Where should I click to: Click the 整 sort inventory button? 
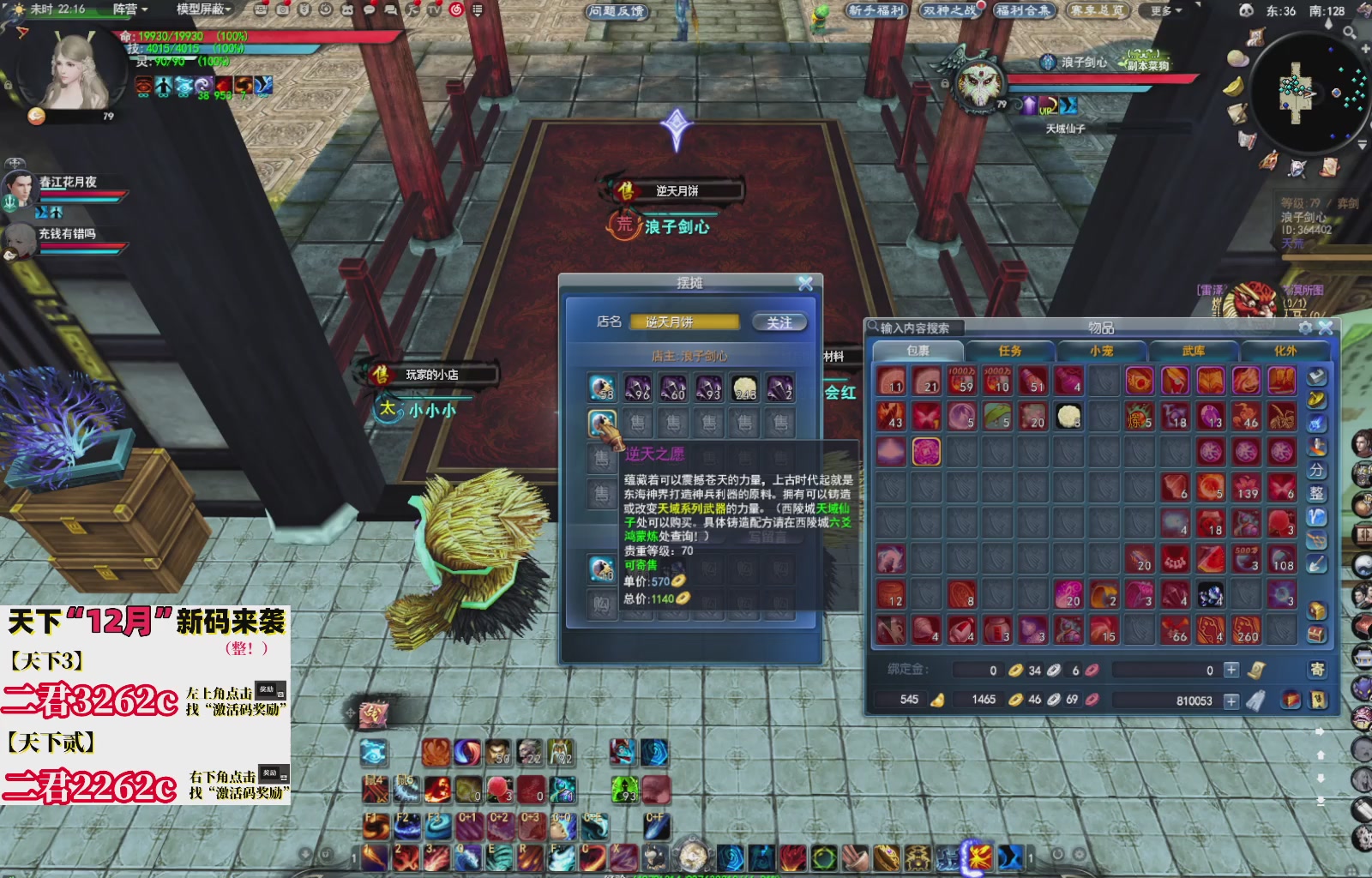pos(1316,494)
